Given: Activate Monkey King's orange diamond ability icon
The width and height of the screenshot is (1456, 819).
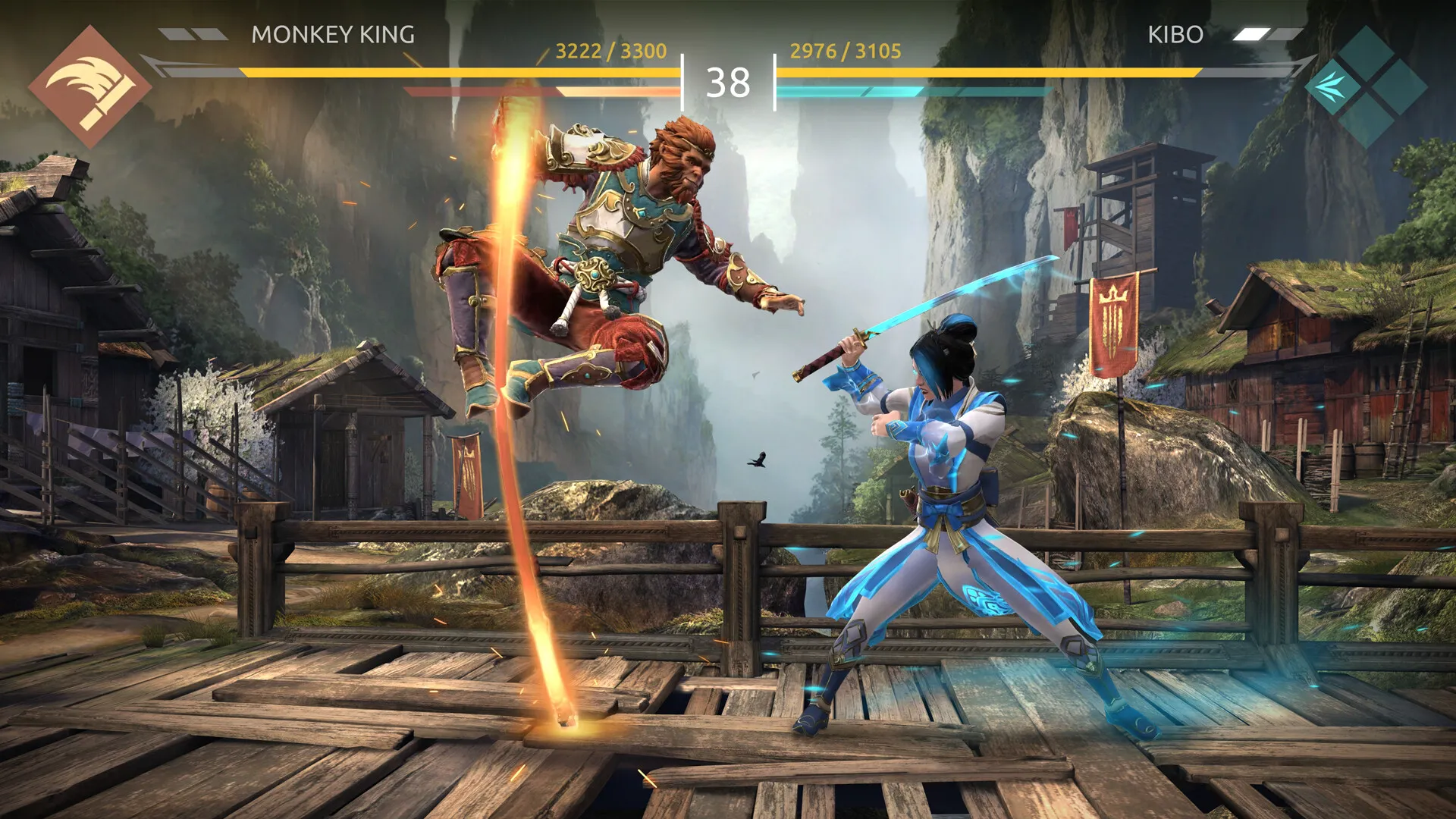Looking at the screenshot, I should click(89, 86).
